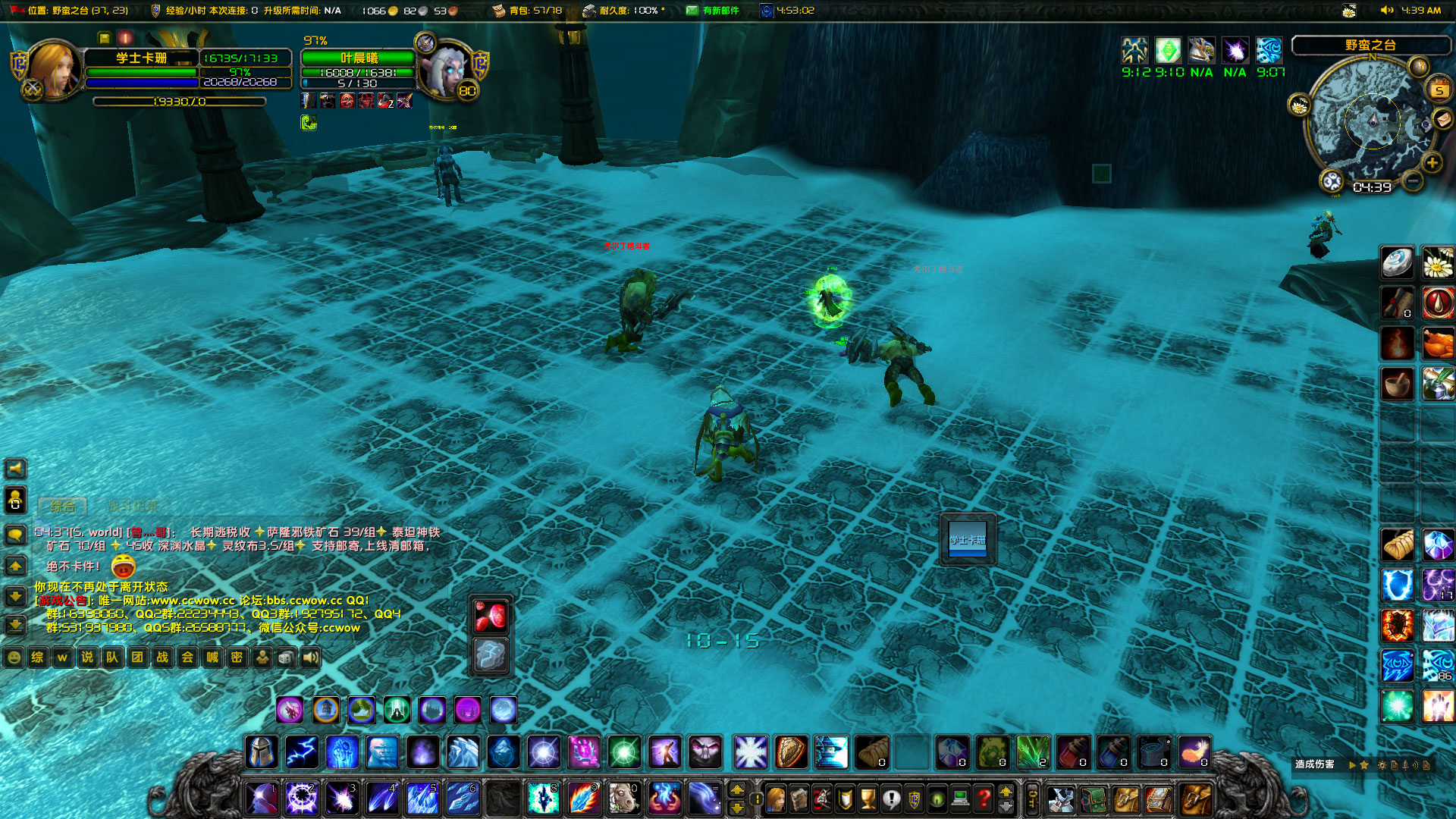1456x819 pixels.
Task: Click the dice roll icon near chat
Action: 286,657
